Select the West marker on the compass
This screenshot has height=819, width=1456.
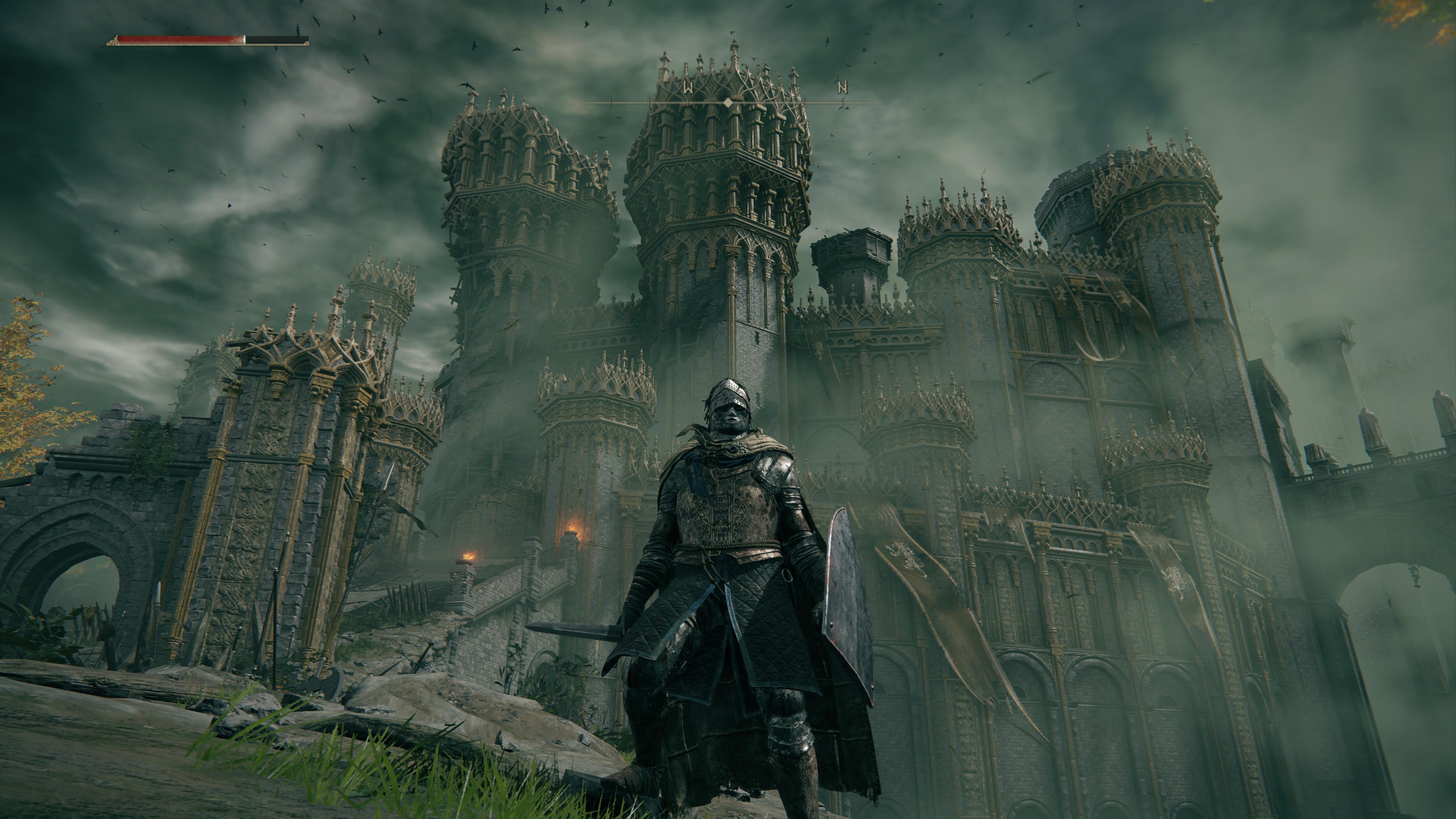click(688, 88)
